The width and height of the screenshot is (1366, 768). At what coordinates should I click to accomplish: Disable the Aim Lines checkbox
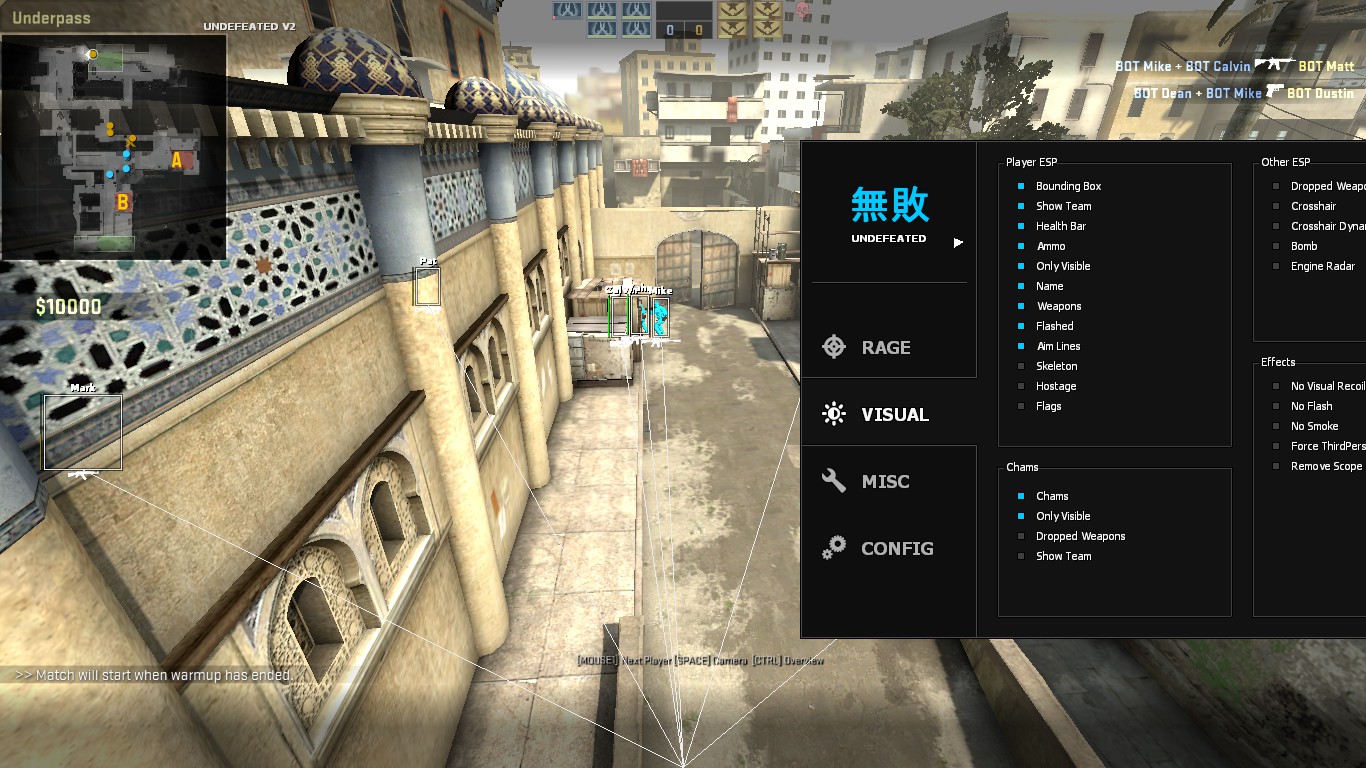(x=1021, y=346)
